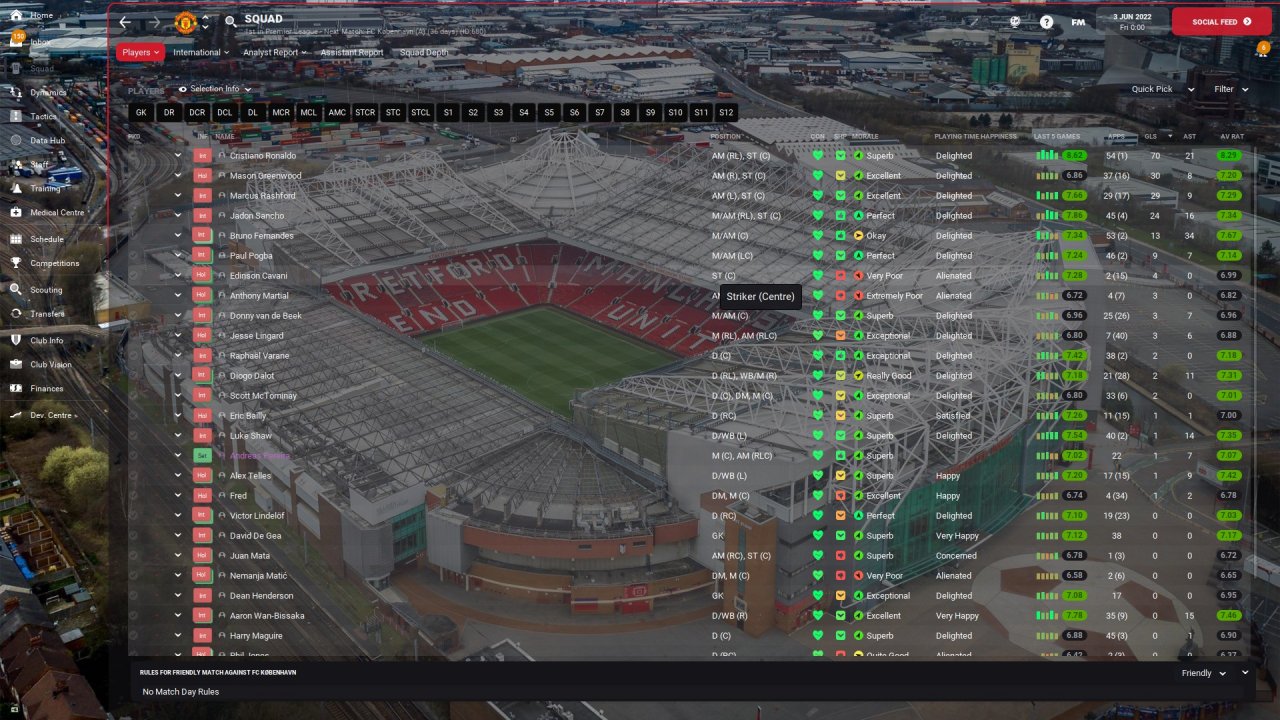Open the Squad Depth tab

pyautogui.click(x=424, y=52)
